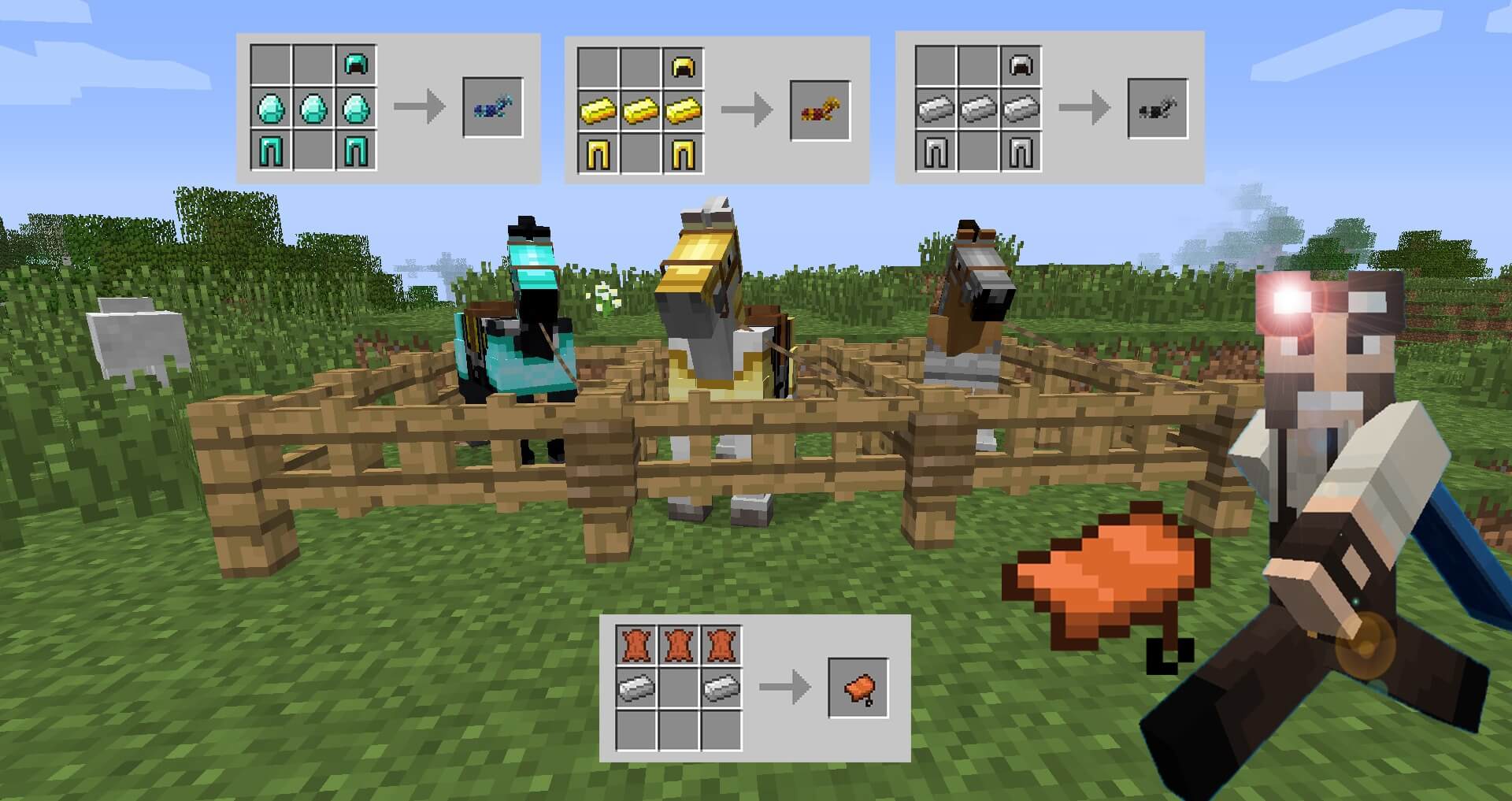The width and height of the screenshot is (1512, 801).
Task: Click the center diamond gem ingredient
Action: click(x=311, y=106)
